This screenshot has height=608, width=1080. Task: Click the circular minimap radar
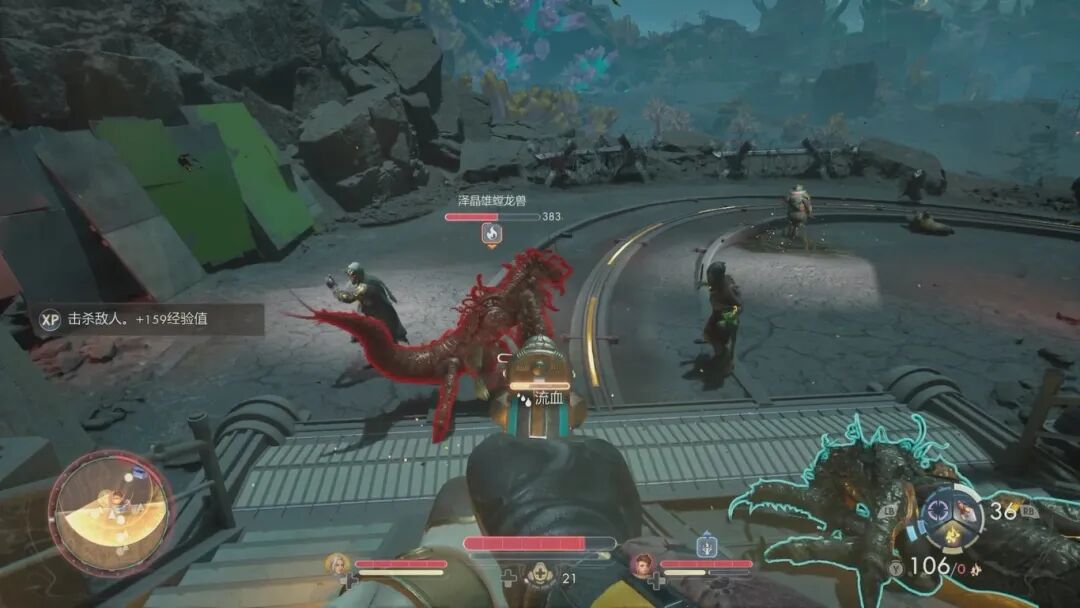point(110,513)
